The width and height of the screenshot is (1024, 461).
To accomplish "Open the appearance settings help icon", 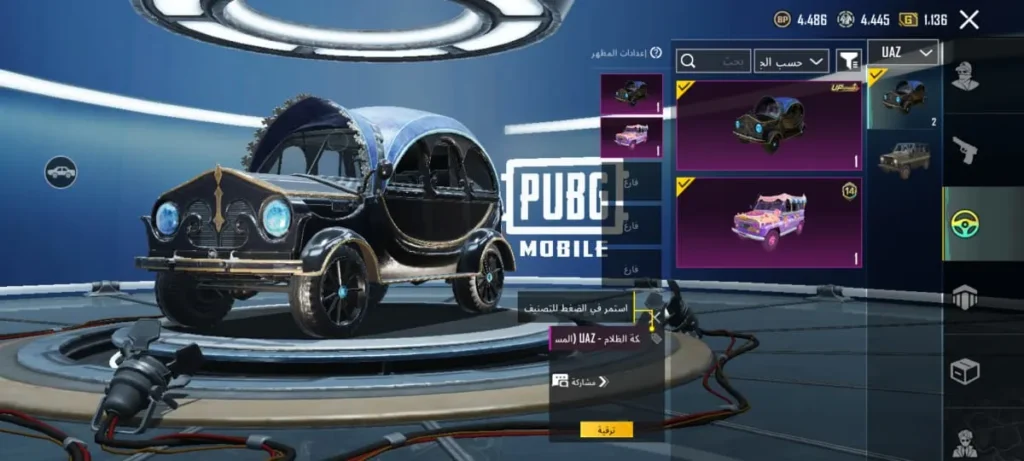I will pyautogui.click(x=656, y=53).
